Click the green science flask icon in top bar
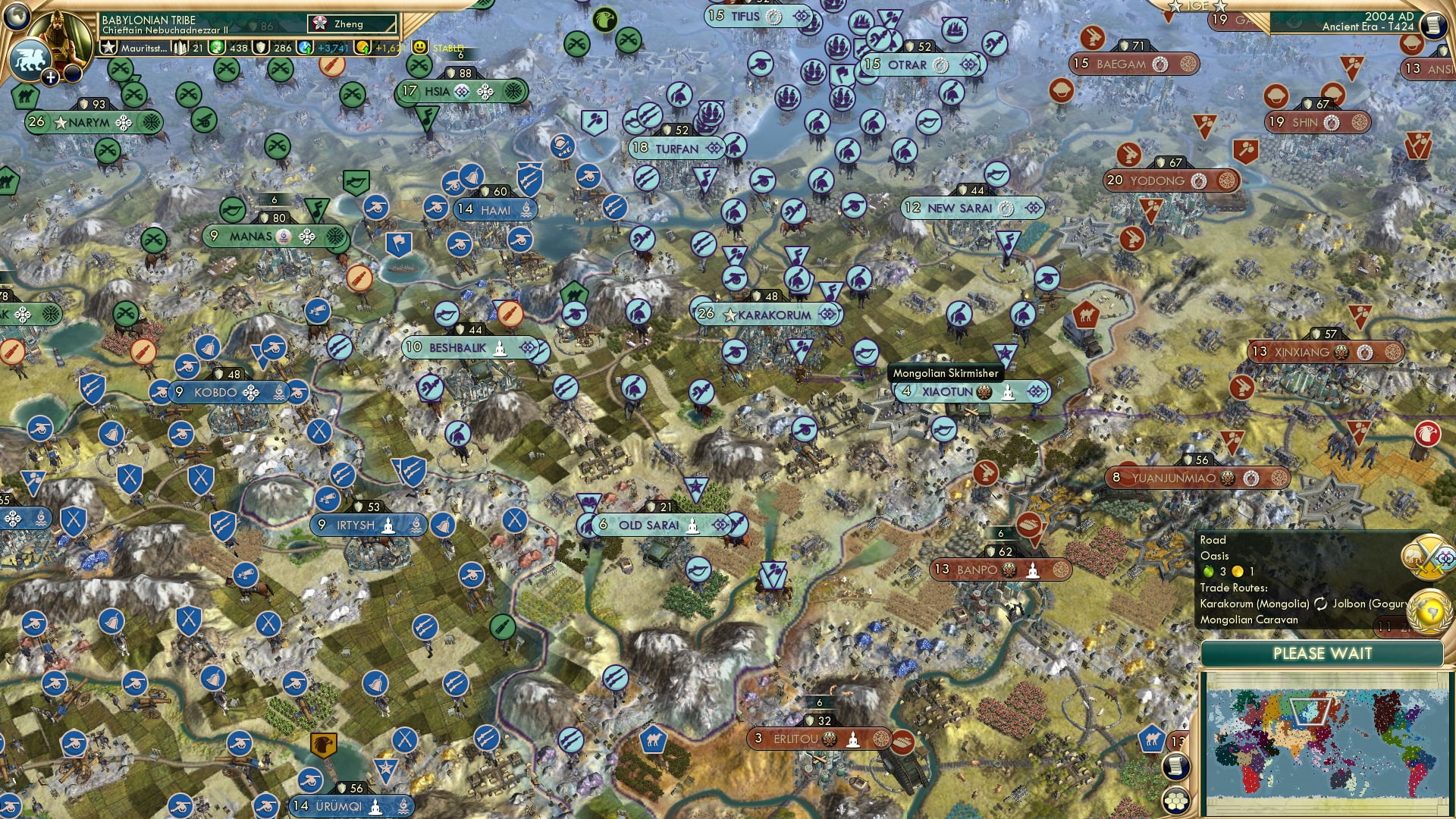This screenshot has height=819, width=1456. pyautogui.click(x=218, y=47)
